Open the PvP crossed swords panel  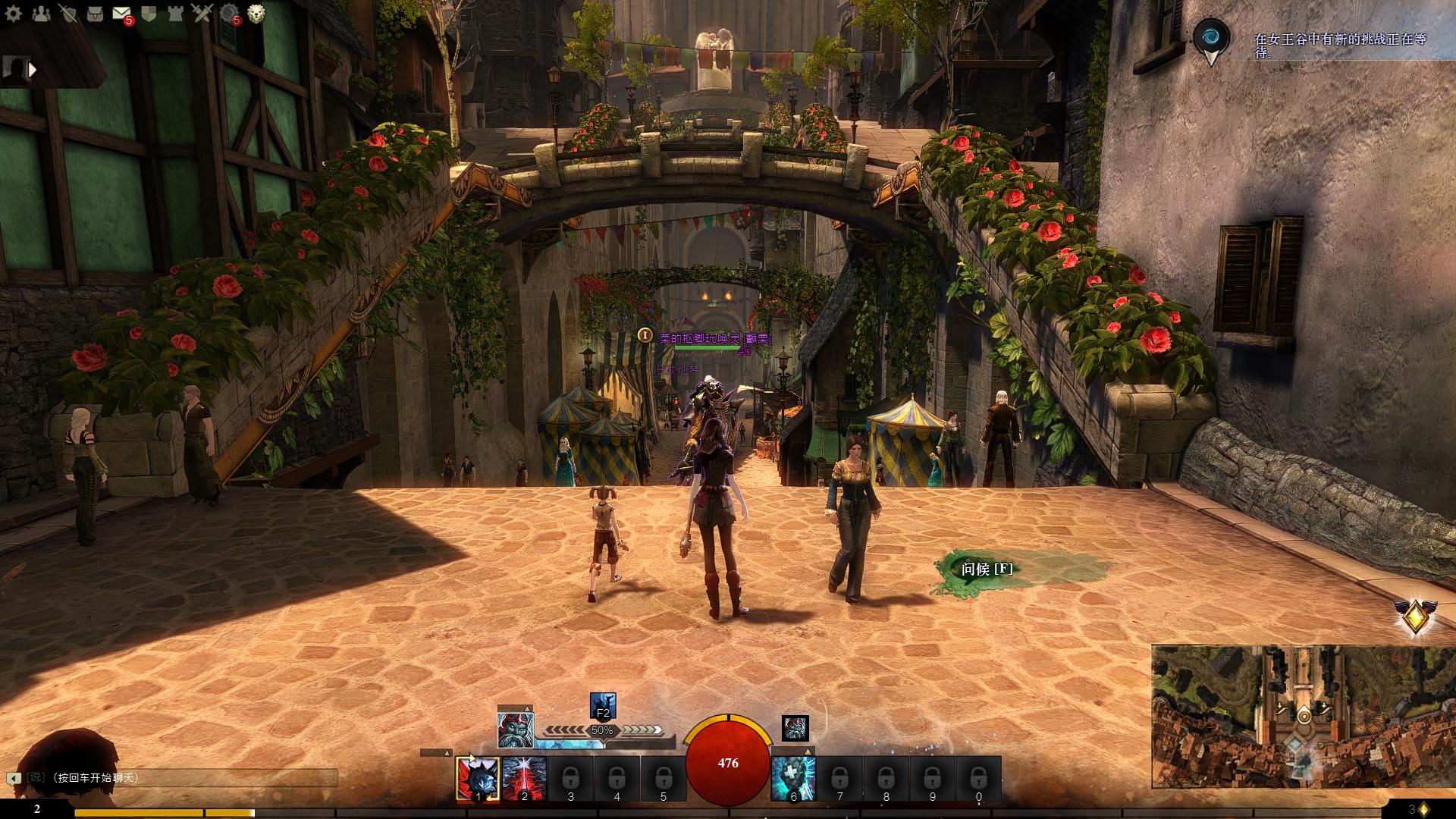(x=202, y=14)
